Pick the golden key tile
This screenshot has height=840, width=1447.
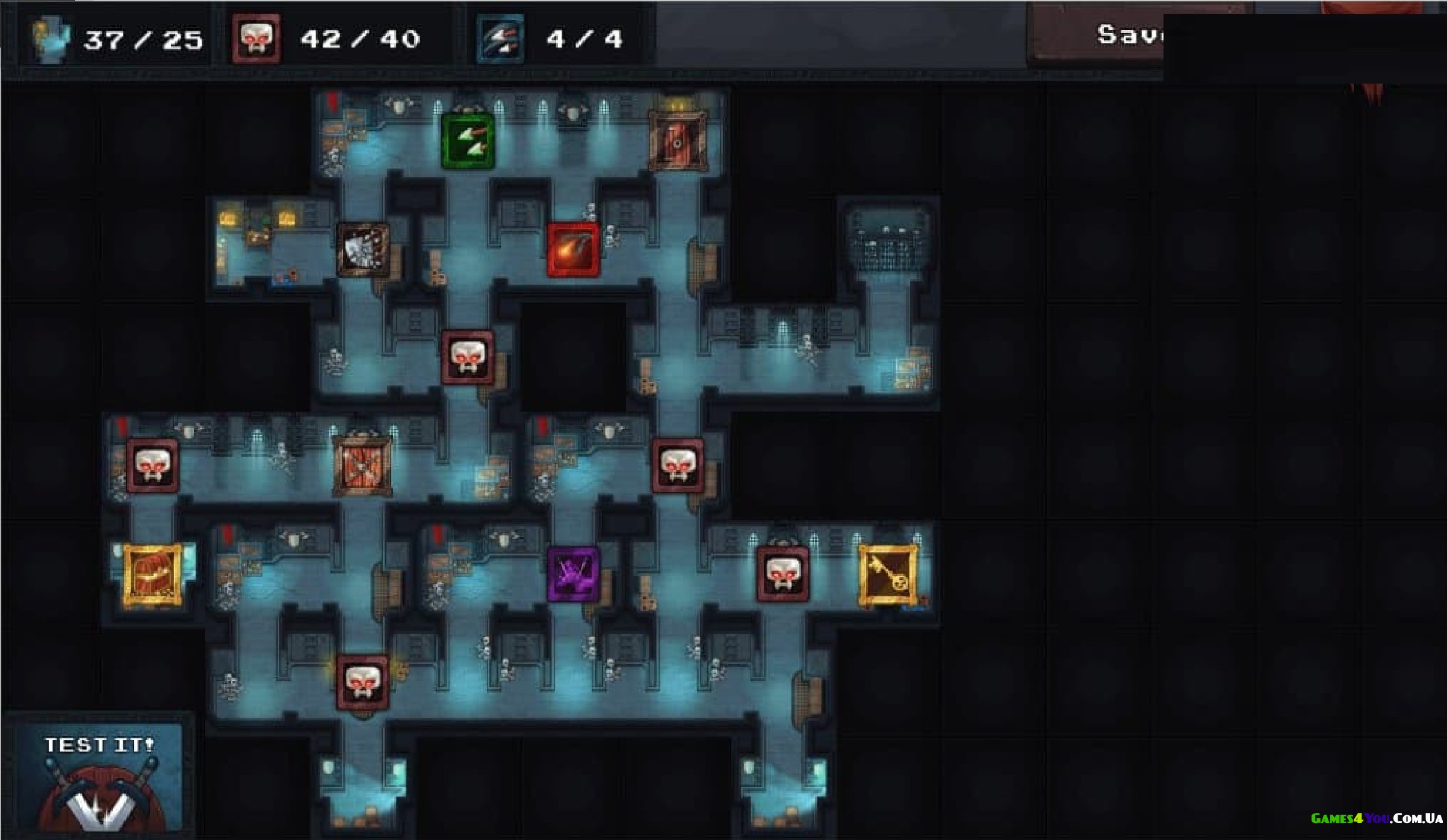click(888, 575)
